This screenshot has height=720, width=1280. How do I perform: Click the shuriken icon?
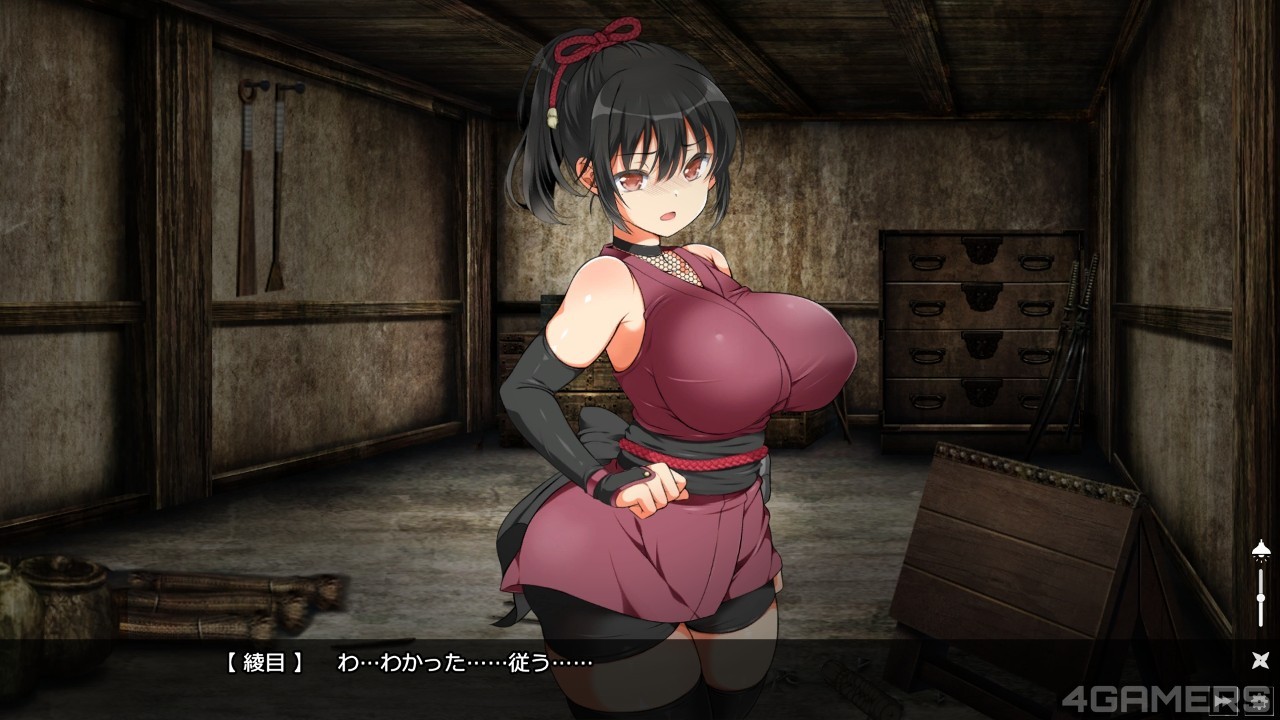click(x=1260, y=660)
